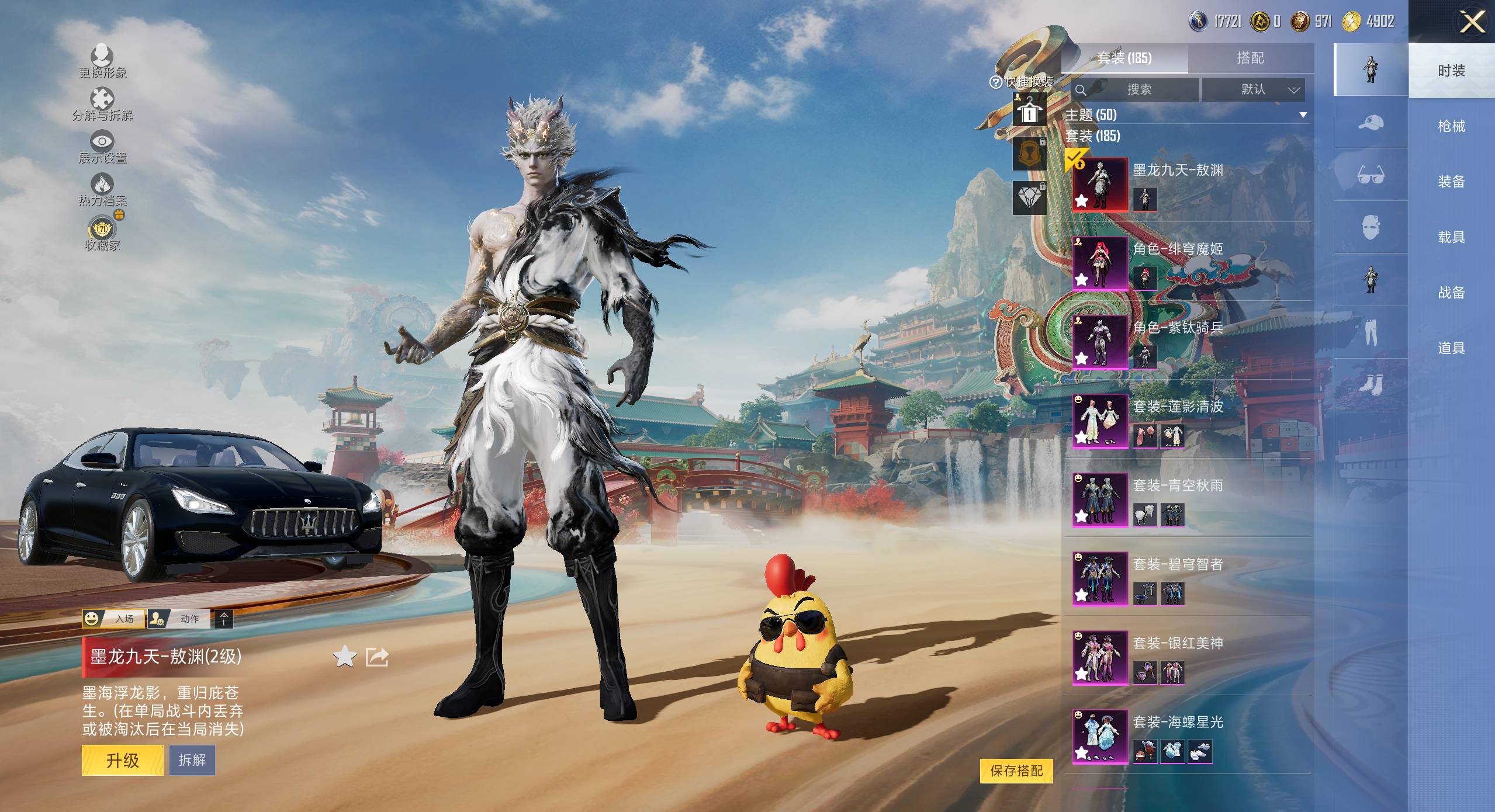
Task: Open the 载具 category
Action: pyautogui.click(x=1451, y=237)
